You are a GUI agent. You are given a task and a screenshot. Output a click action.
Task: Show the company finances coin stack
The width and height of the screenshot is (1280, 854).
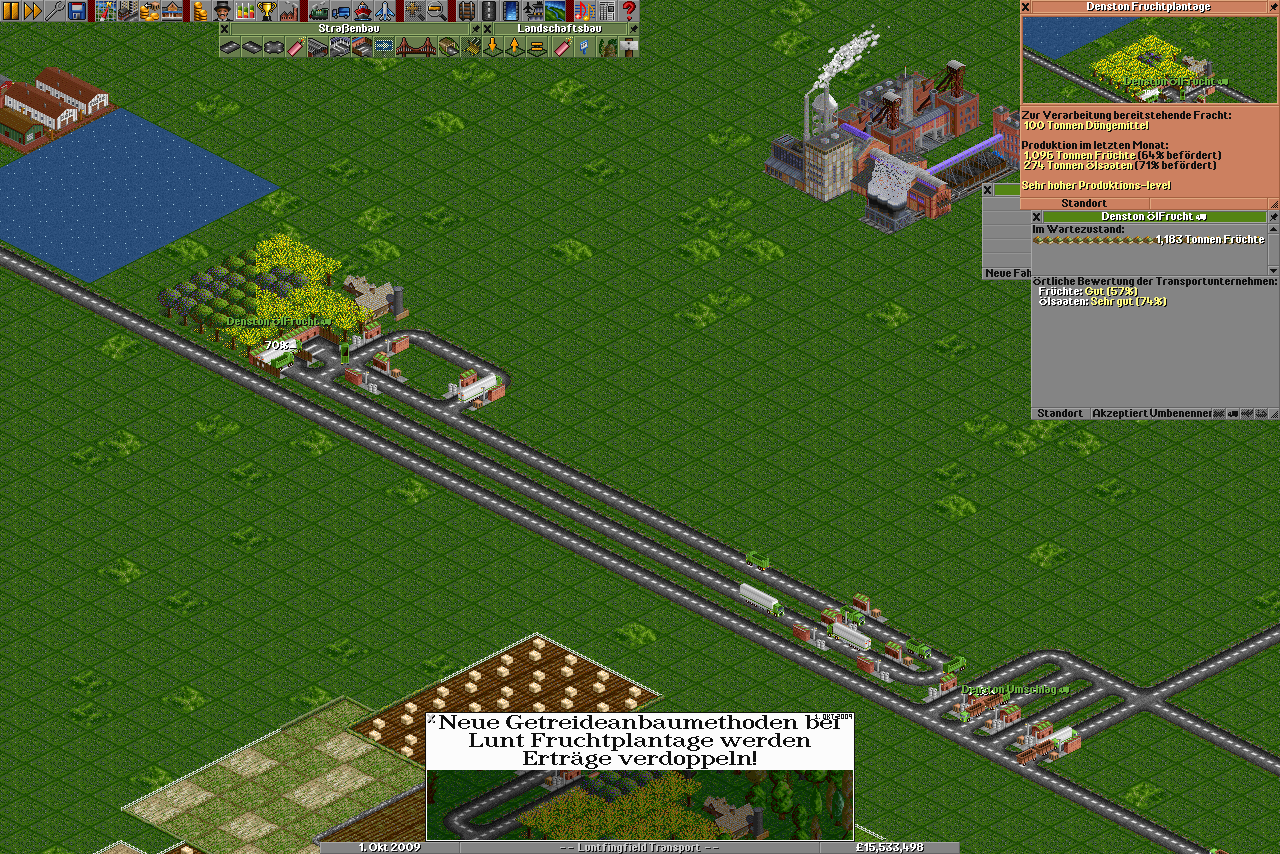point(200,11)
